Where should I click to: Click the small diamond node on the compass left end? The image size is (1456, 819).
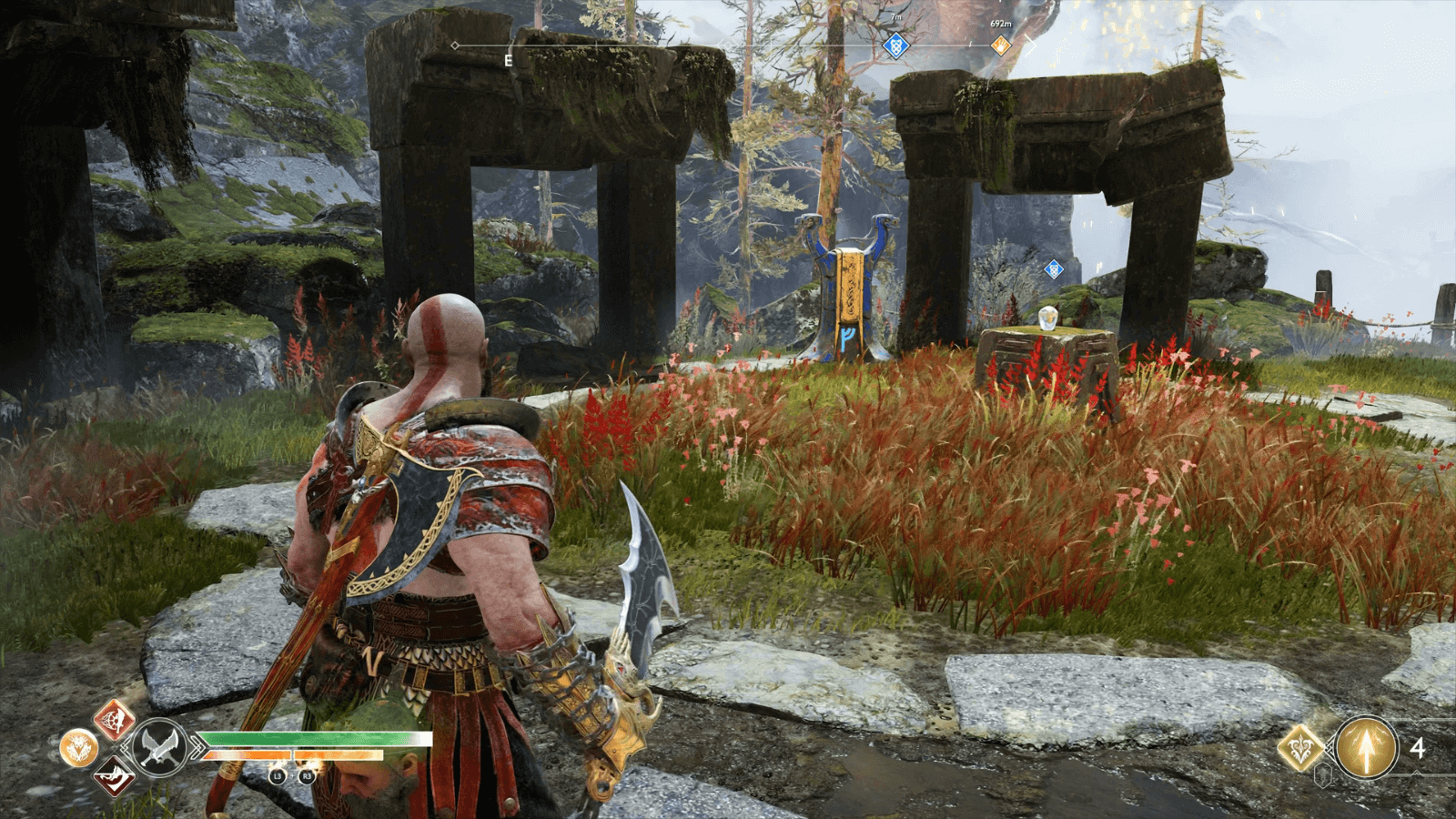454,45
